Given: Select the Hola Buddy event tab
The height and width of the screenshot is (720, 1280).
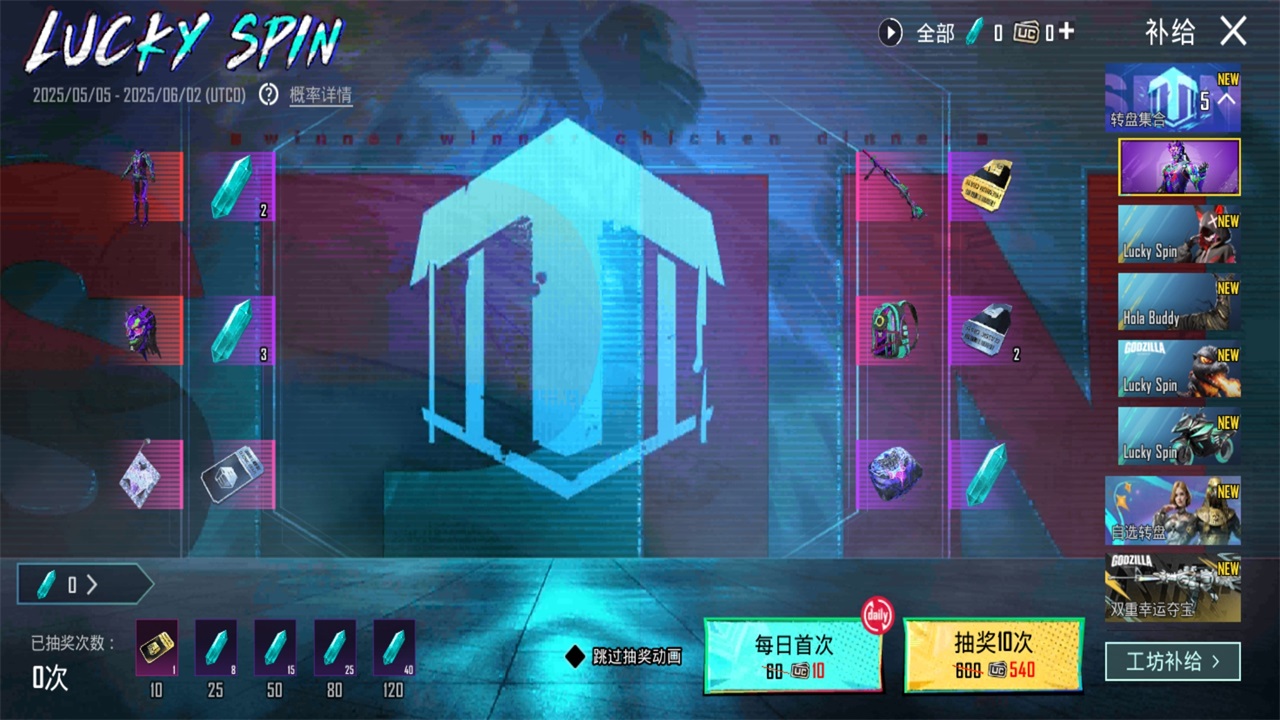Looking at the screenshot, I should (1179, 302).
